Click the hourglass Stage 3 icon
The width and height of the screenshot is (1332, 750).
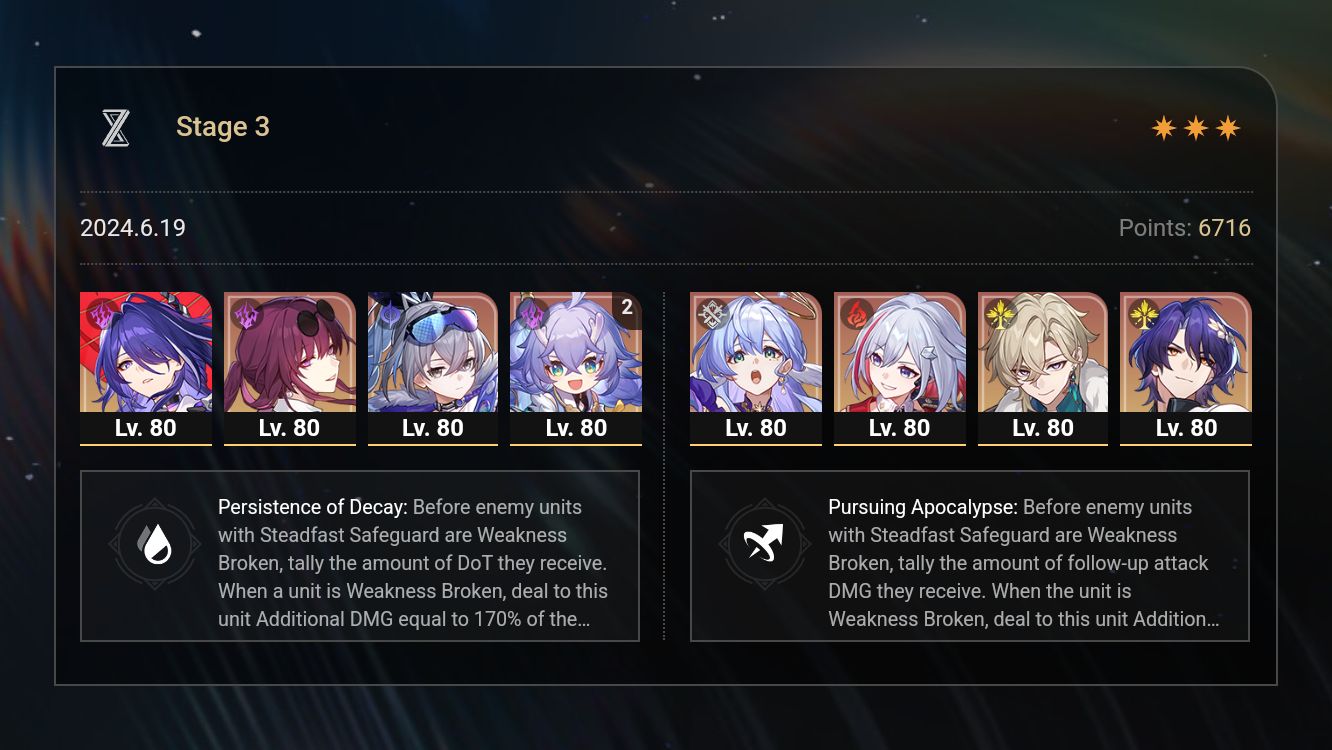[115, 126]
